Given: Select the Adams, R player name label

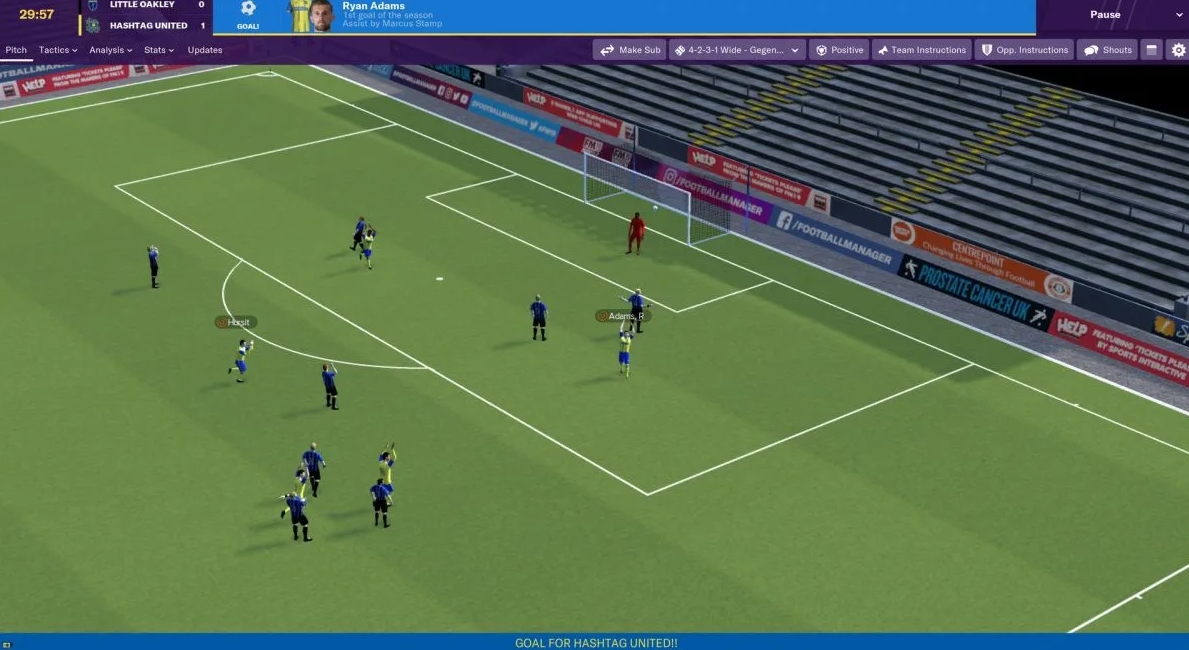Looking at the screenshot, I should 624,316.
